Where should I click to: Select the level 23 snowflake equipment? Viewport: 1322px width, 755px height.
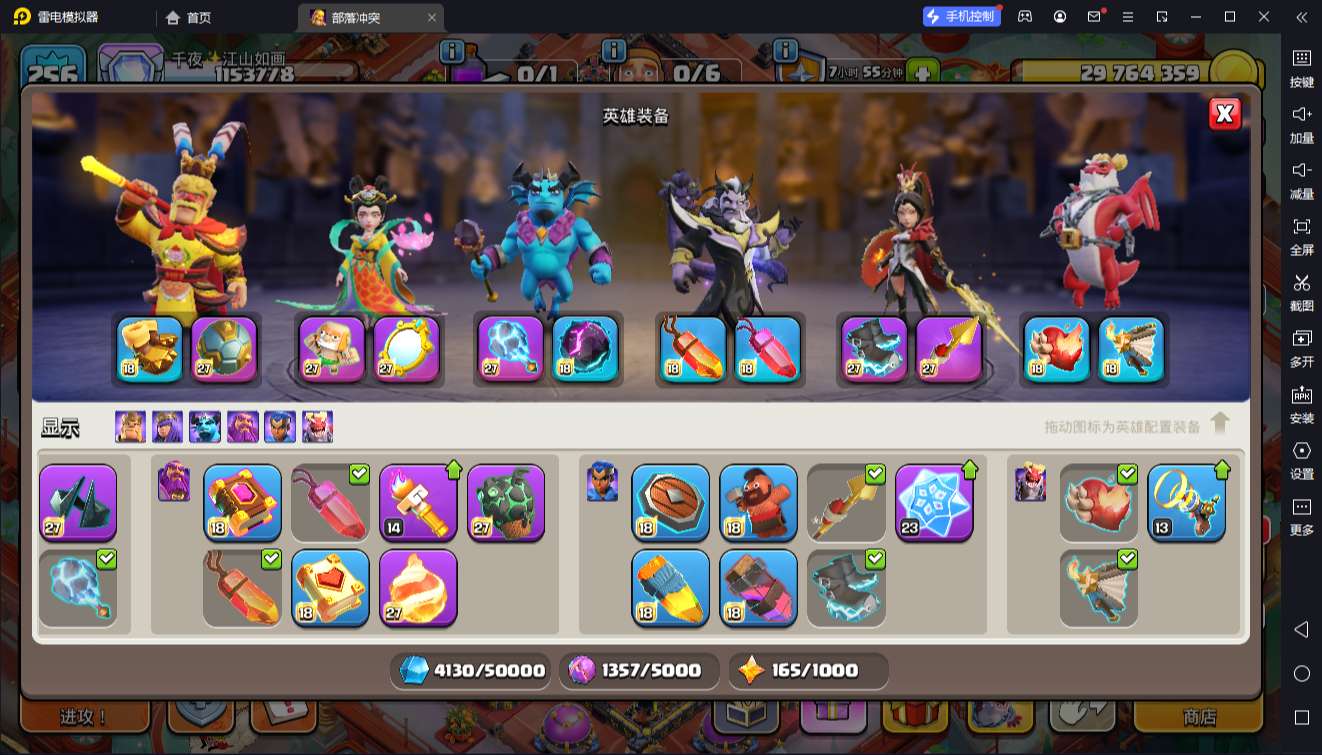934,502
